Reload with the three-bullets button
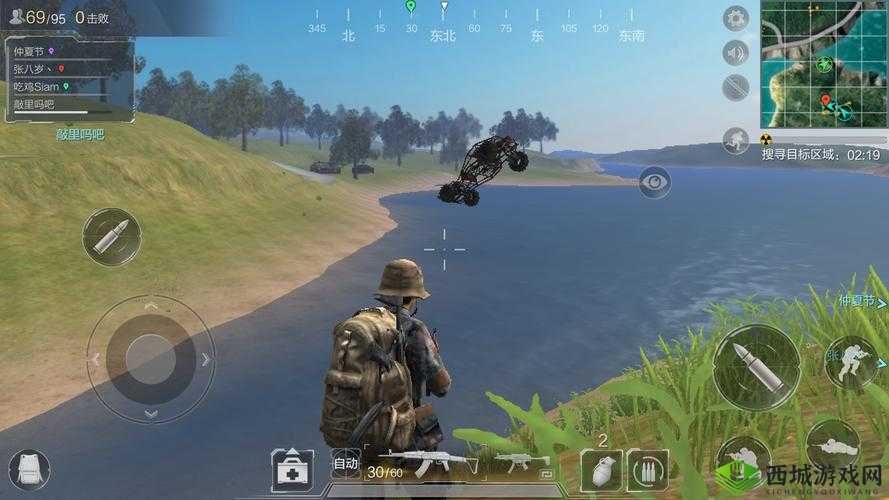Screen dimensions: 889x500 point(648,469)
